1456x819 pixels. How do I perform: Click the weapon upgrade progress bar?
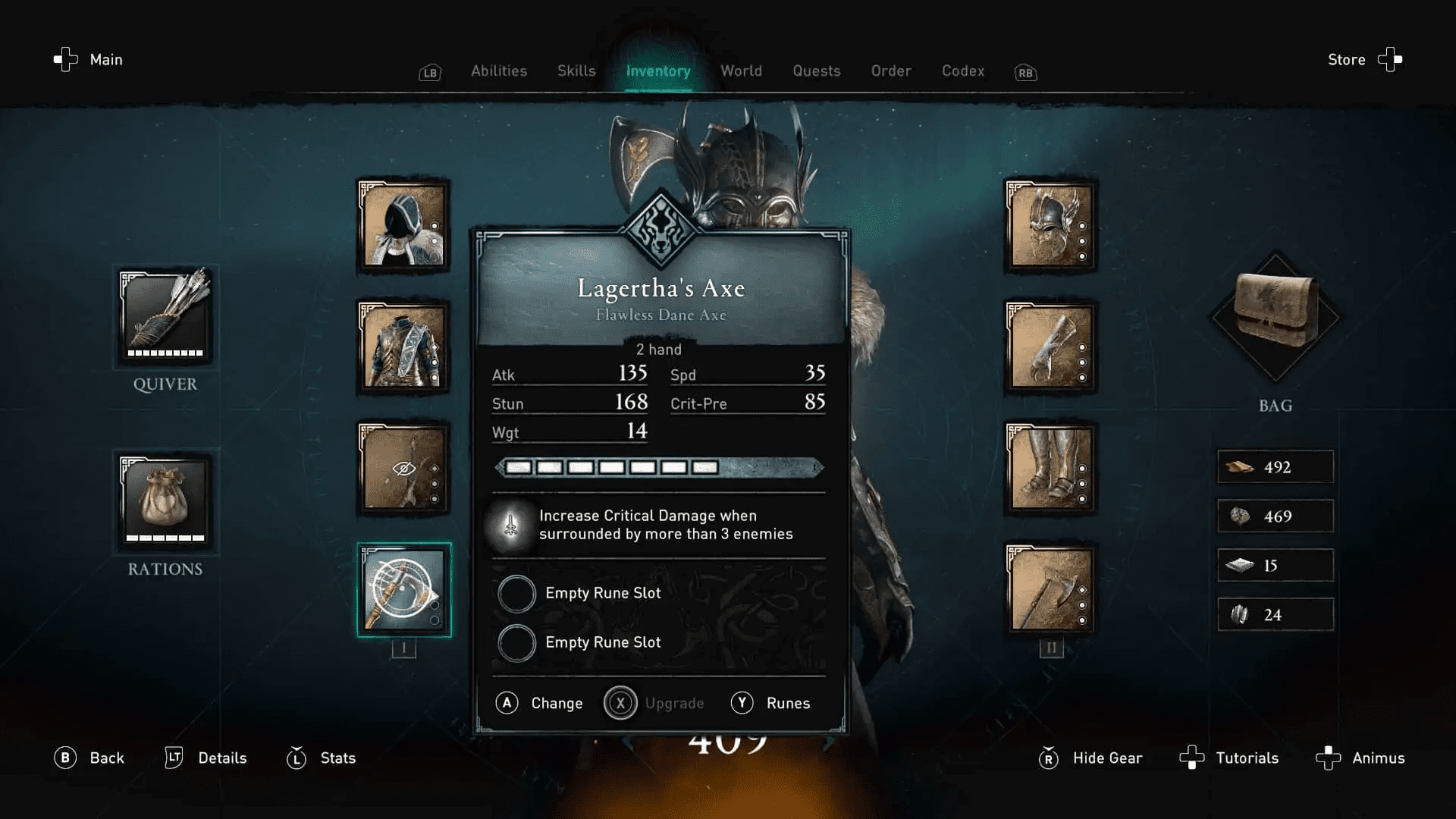pos(658,468)
